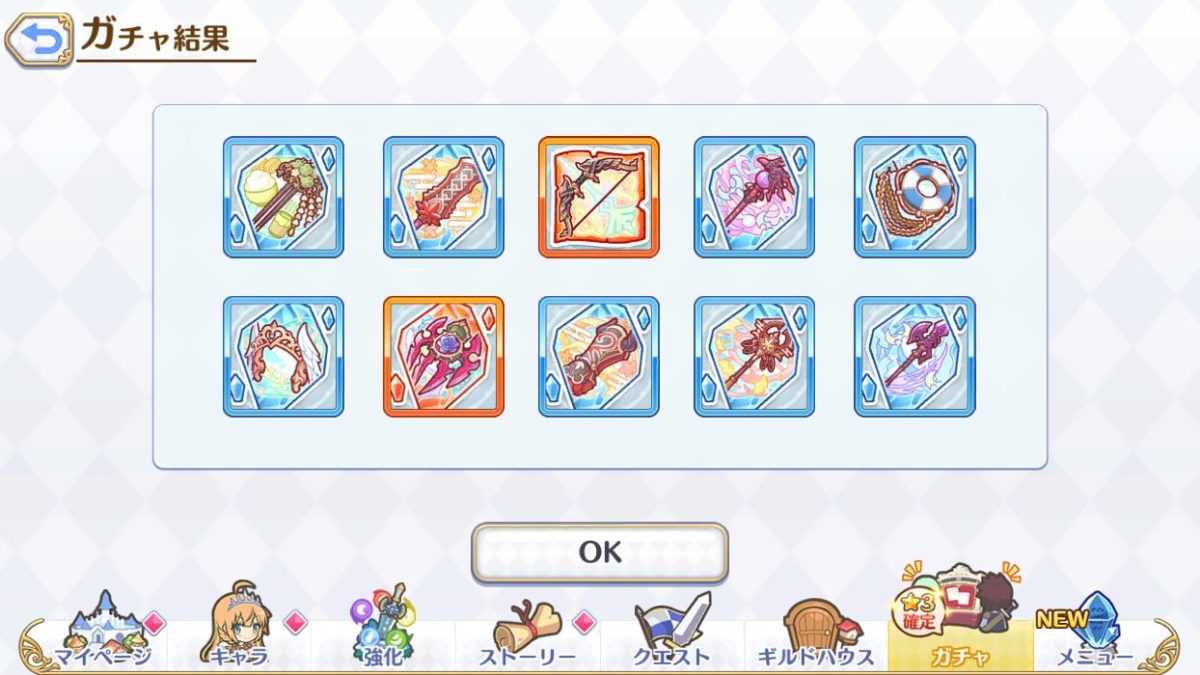Select the winged tiara item

point(283,357)
